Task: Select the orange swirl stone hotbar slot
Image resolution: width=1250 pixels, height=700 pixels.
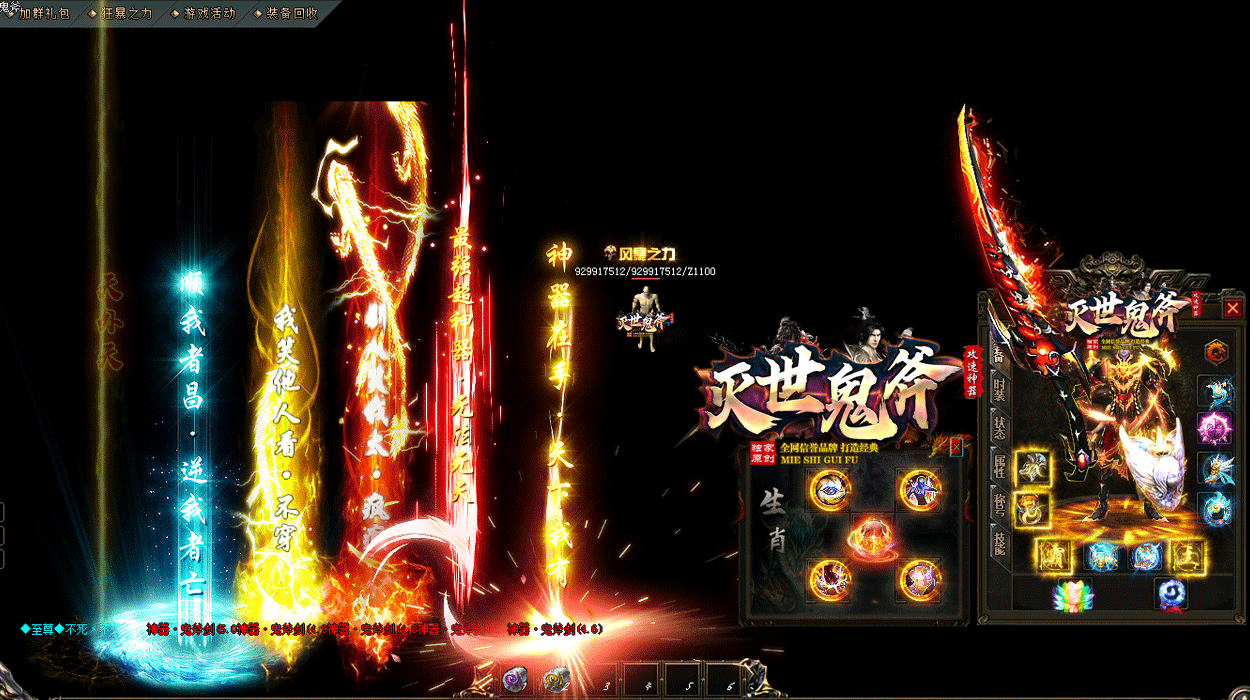Action: point(556,679)
